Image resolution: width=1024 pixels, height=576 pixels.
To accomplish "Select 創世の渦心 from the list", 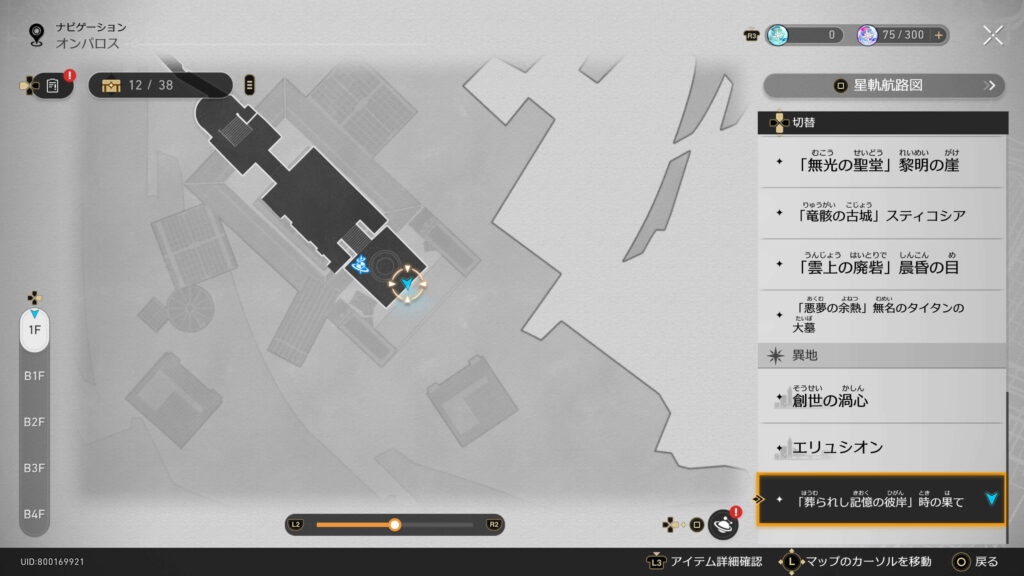I will (x=882, y=397).
